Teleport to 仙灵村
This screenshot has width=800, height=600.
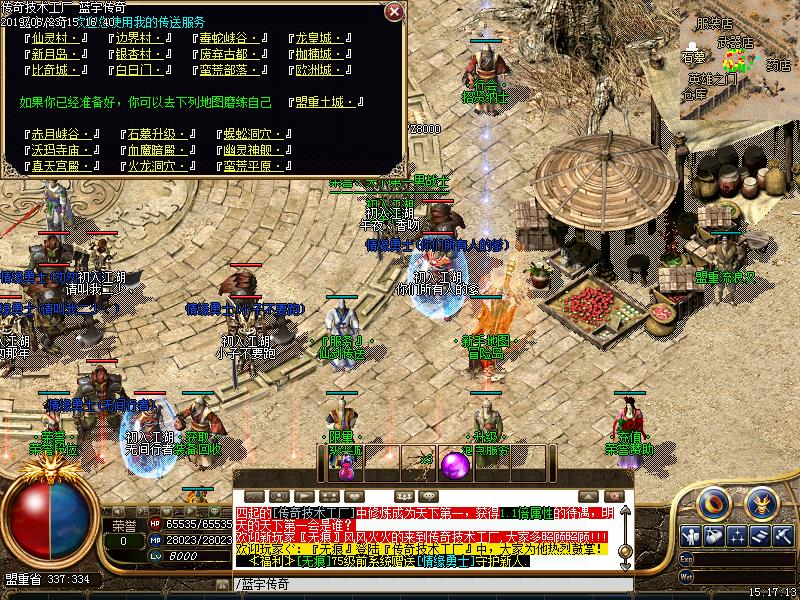[x=56, y=39]
